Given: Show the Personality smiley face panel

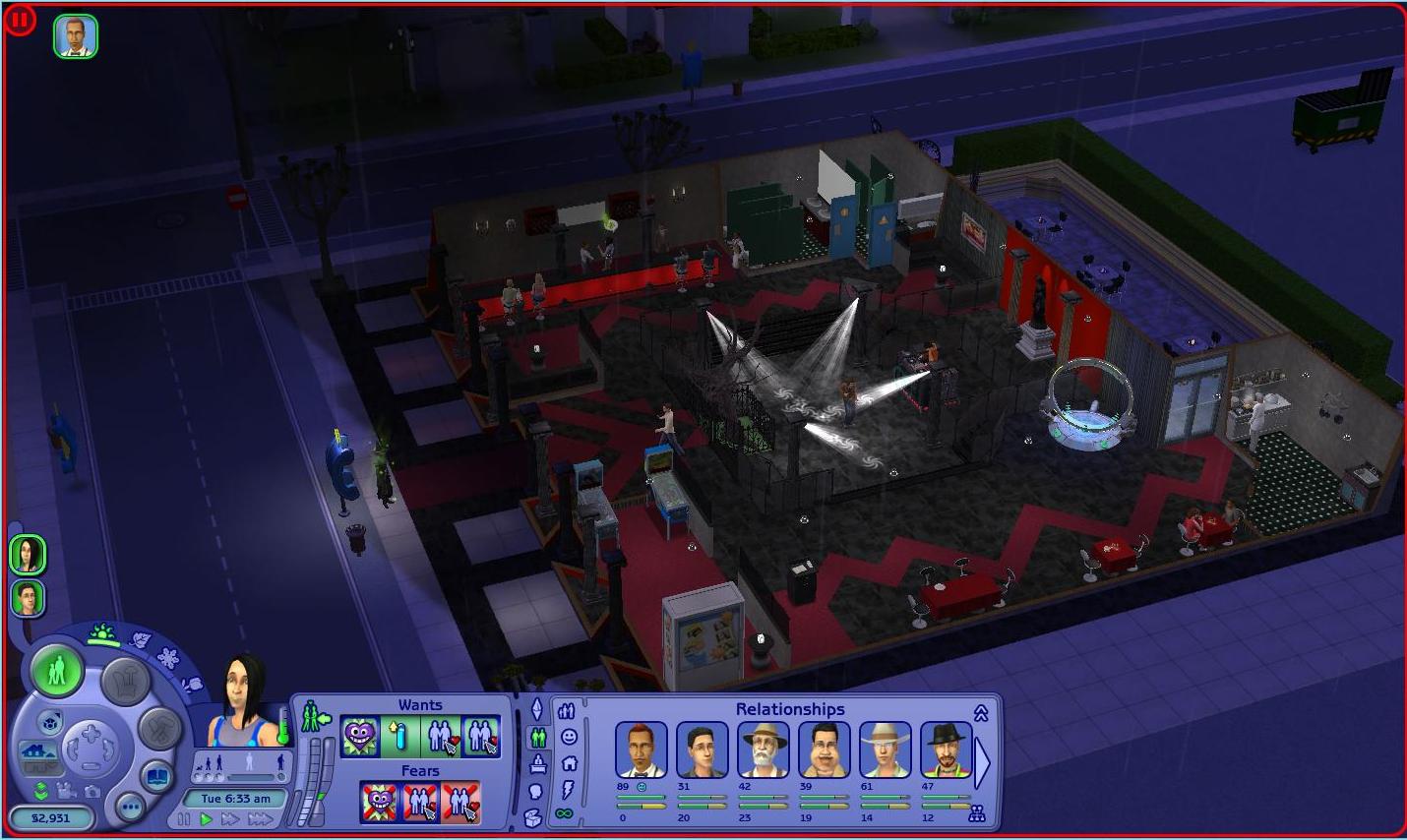Looking at the screenshot, I should click(569, 736).
